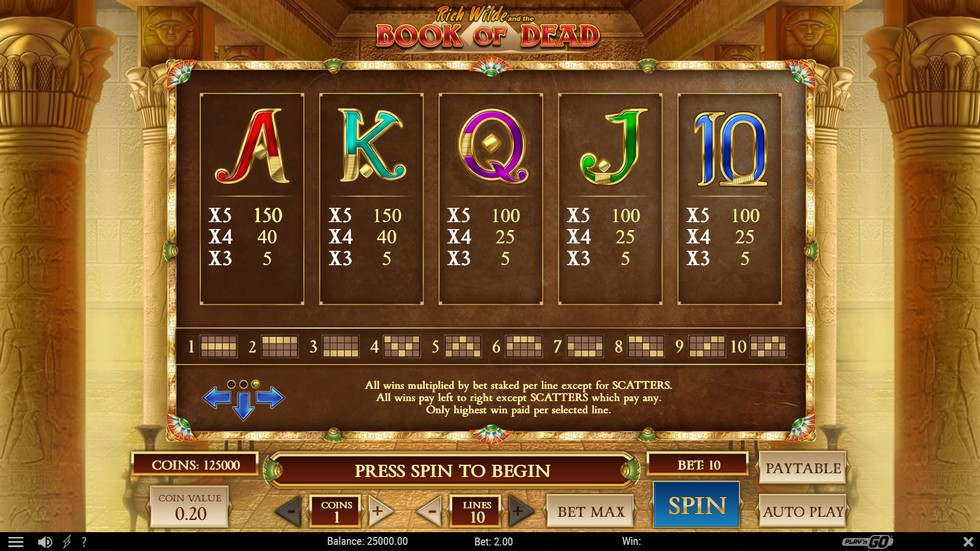Set the wager with BET MAX
Image resolution: width=980 pixels, height=551 pixels.
[590, 511]
